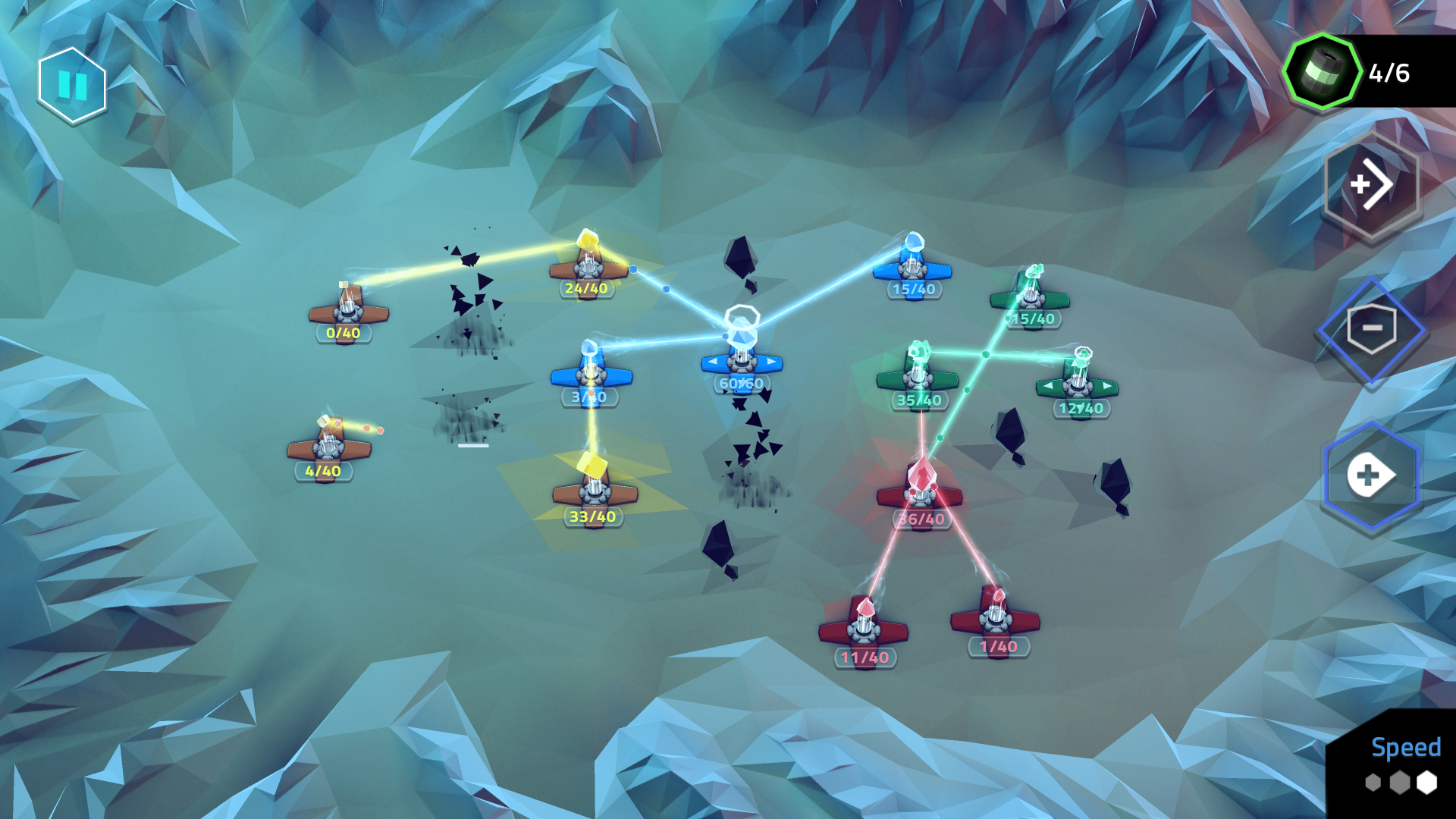Select the green 12/40 tower
1456x819 pixels.
point(1078,383)
